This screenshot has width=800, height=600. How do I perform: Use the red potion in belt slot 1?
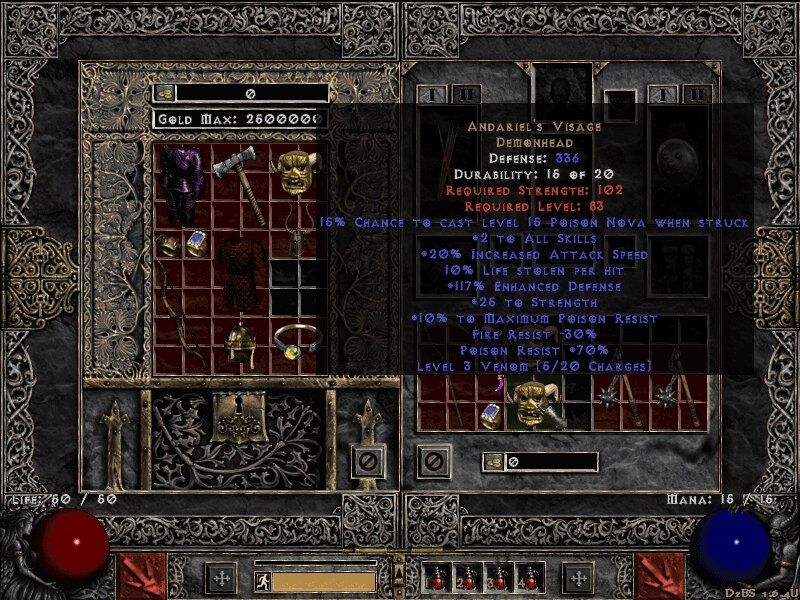(x=436, y=579)
